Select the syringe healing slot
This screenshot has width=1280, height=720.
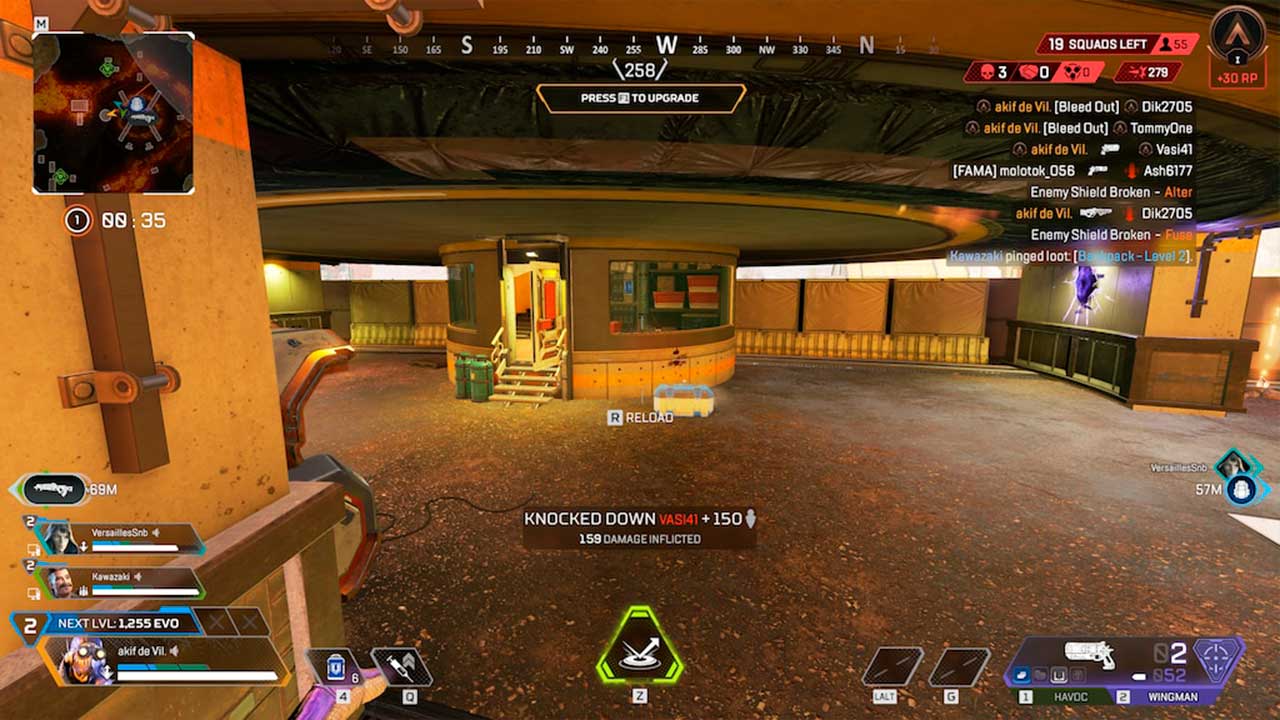(401, 667)
